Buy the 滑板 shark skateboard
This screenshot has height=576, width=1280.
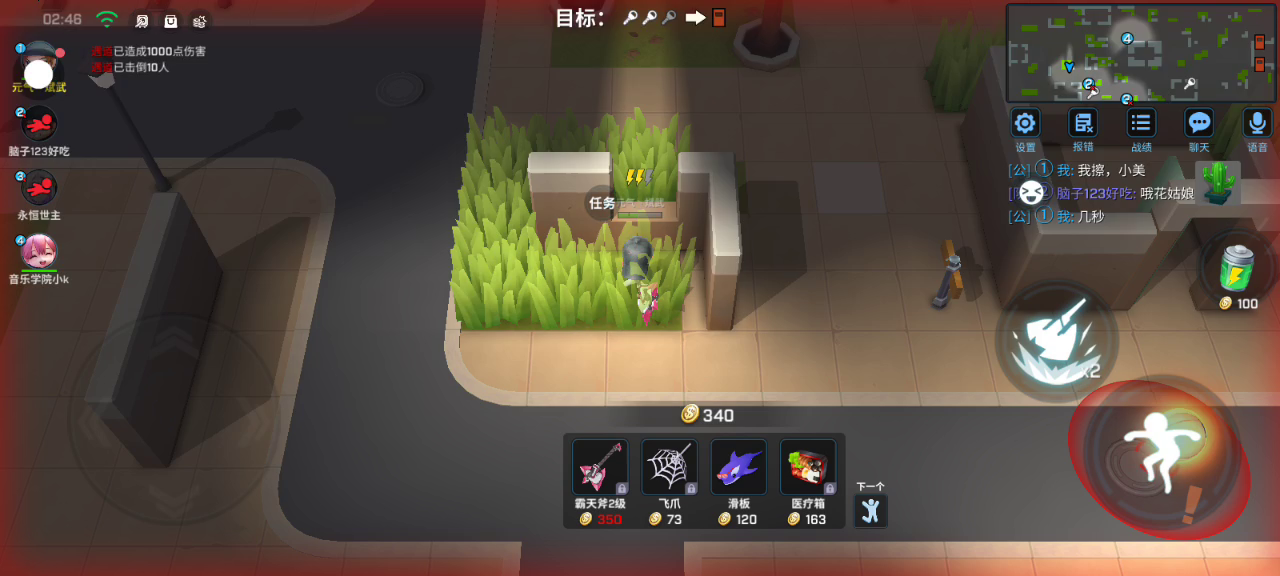tap(738, 467)
